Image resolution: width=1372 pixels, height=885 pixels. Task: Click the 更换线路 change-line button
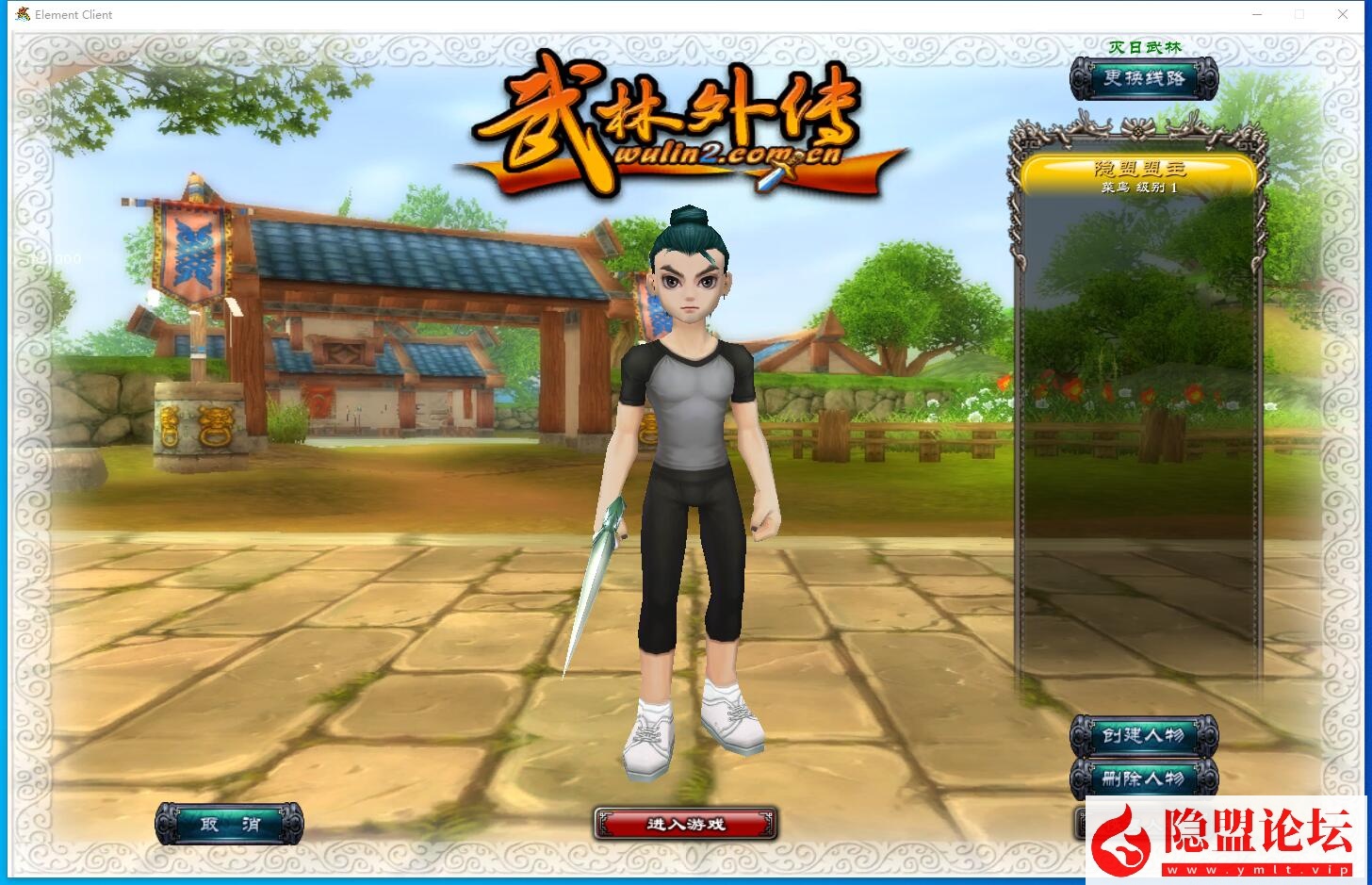coord(1143,77)
